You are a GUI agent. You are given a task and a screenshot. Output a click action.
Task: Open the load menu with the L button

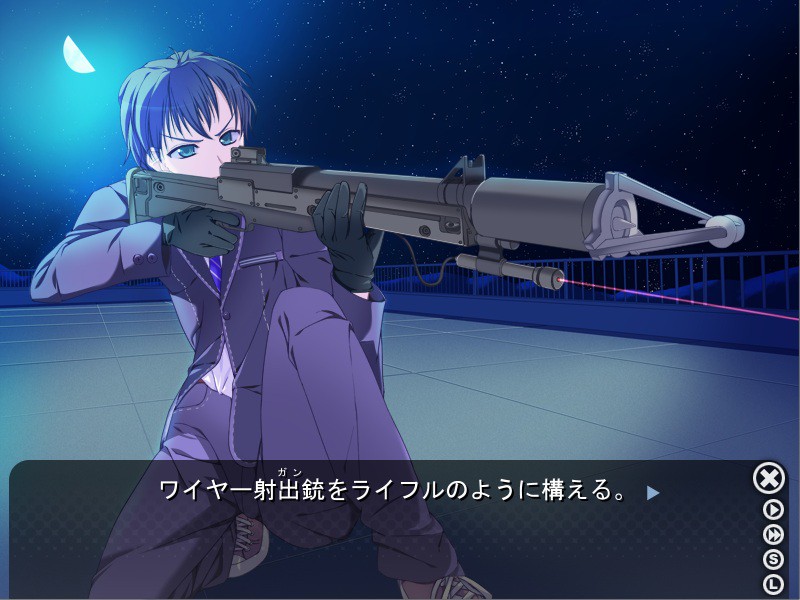pyautogui.click(x=773, y=584)
